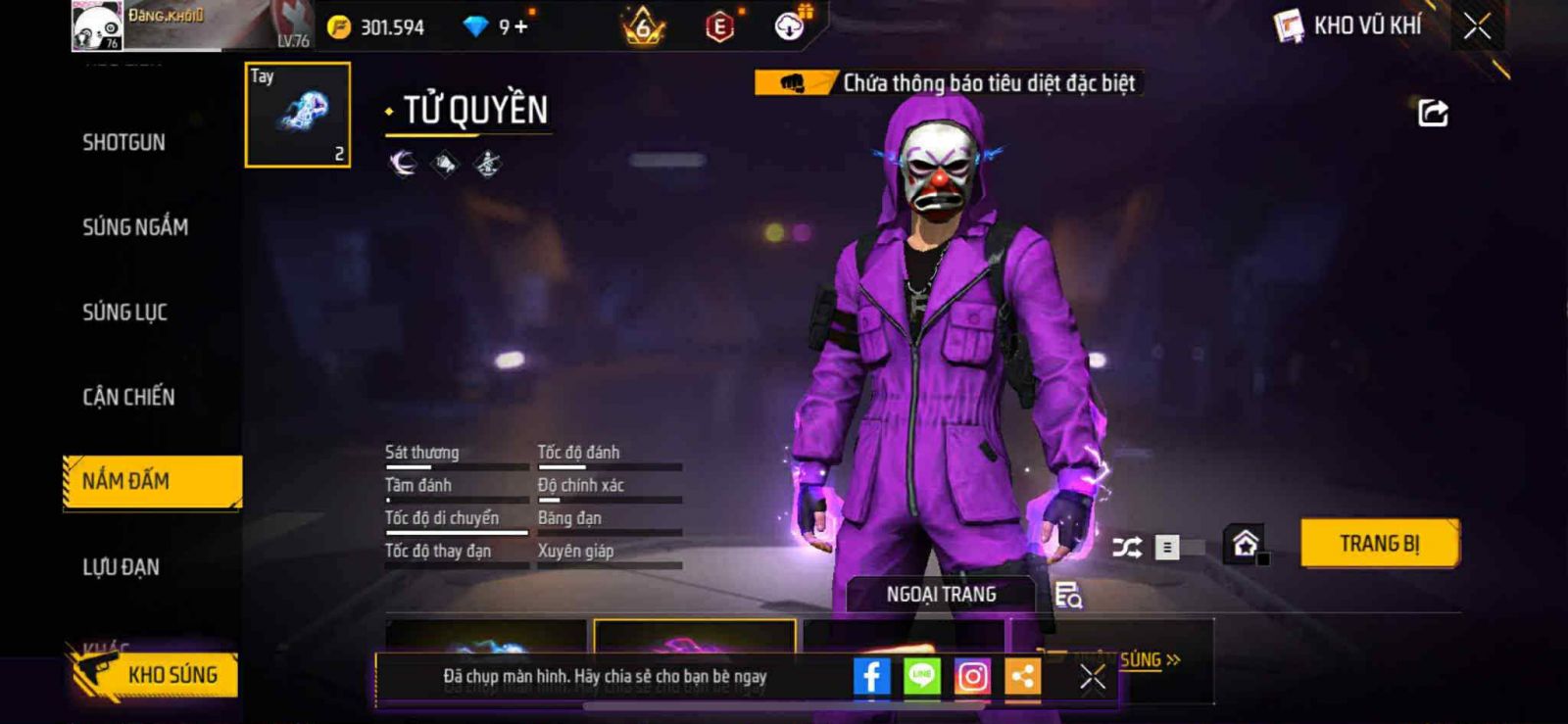This screenshot has height=724, width=1568.
Task: Click the share icon at top right
Action: (1433, 114)
